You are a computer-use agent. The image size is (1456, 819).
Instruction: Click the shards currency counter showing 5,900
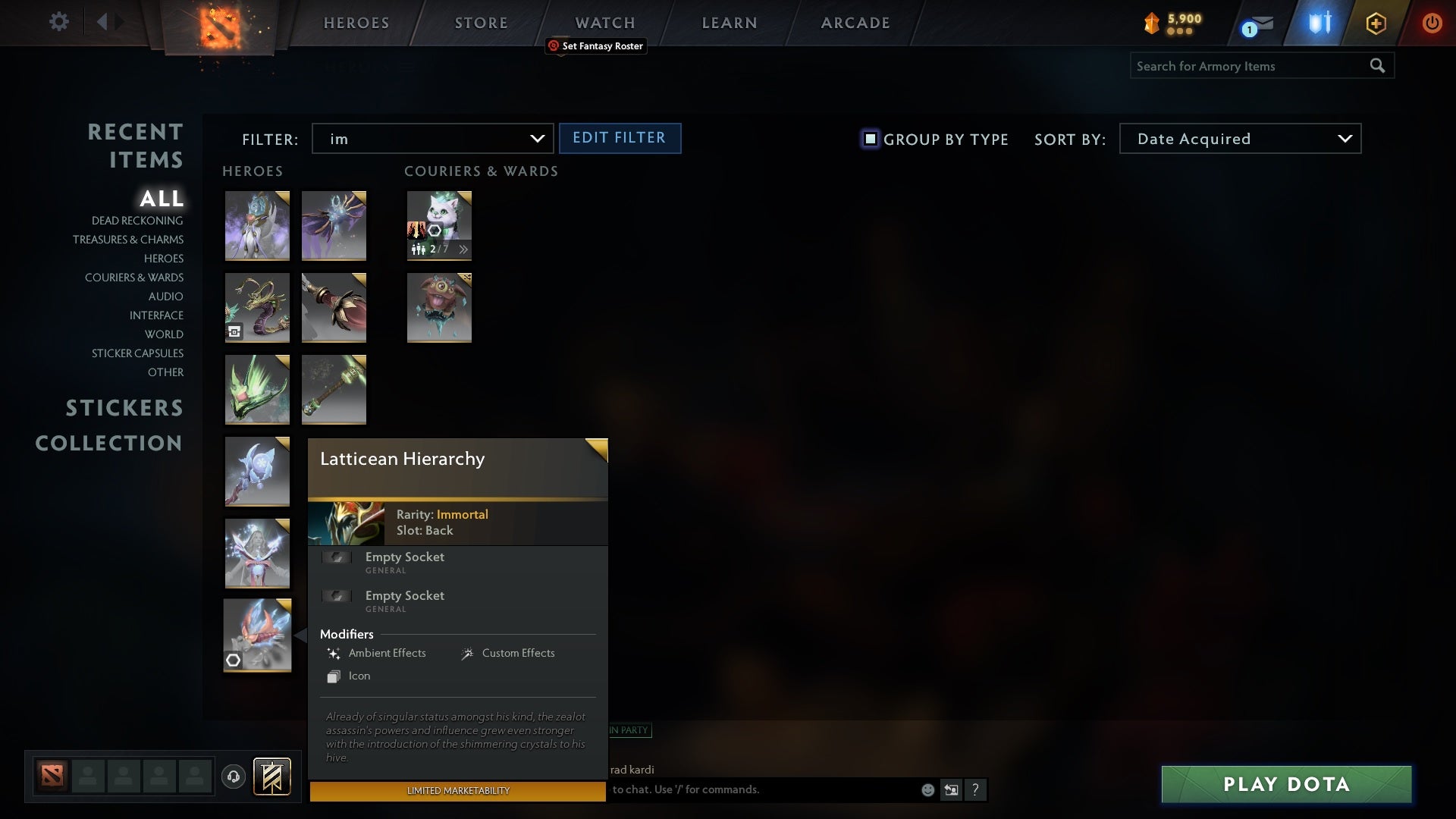click(x=1172, y=24)
